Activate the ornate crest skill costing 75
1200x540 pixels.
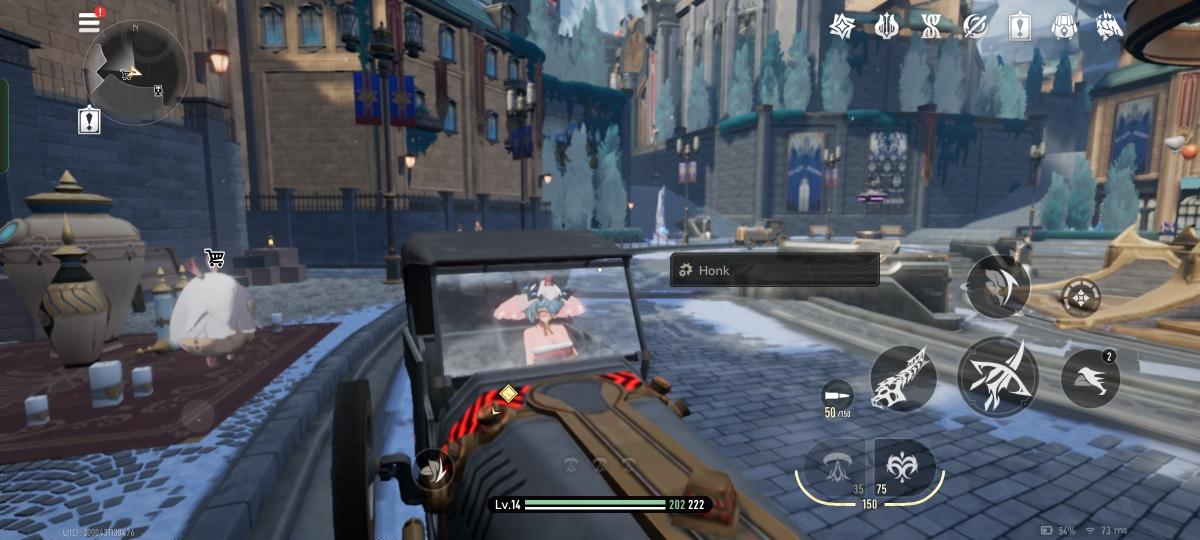[x=905, y=466]
